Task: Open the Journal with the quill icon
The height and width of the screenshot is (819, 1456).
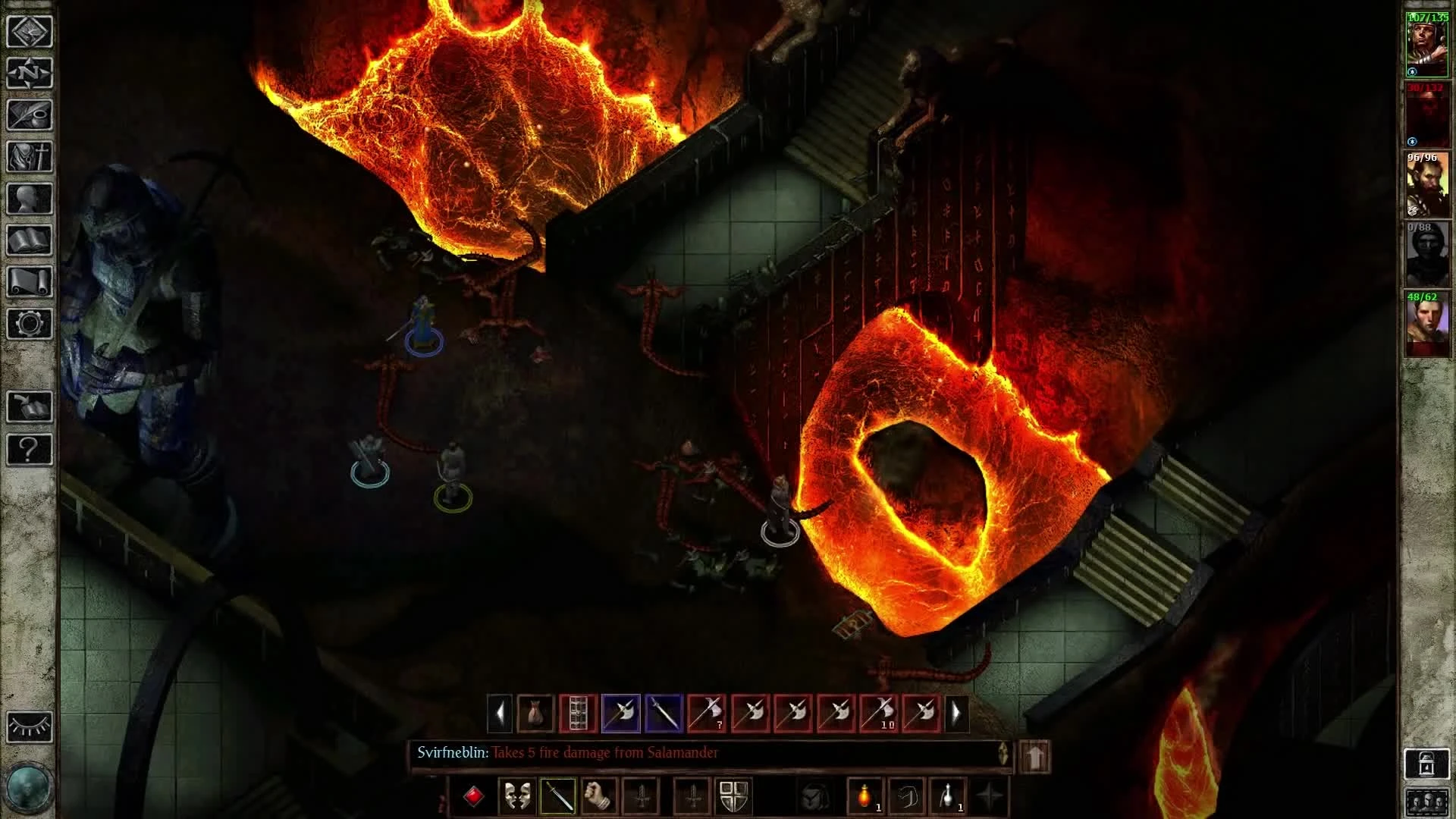Action: (29, 115)
